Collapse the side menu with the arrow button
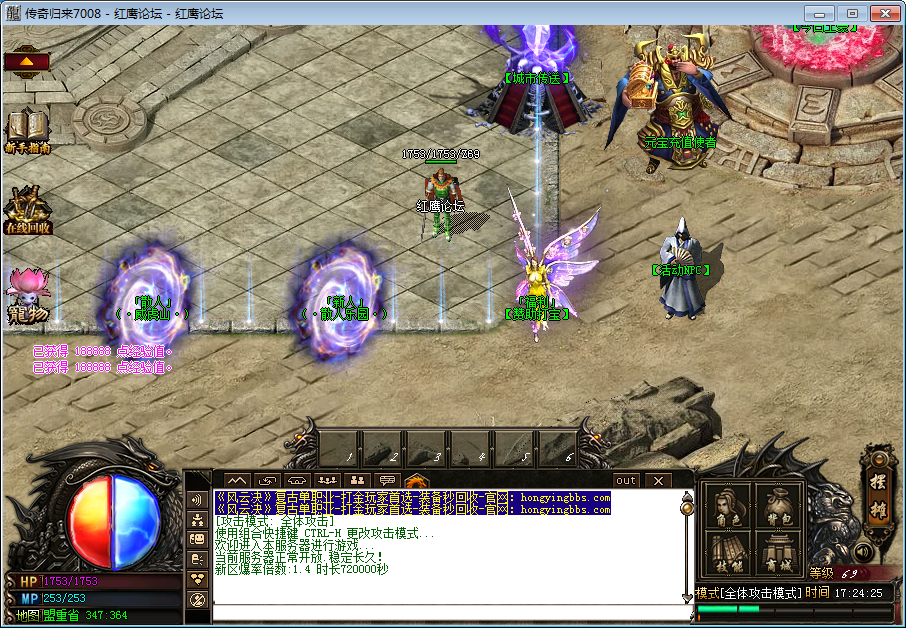906x628 pixels. (26, 61)
